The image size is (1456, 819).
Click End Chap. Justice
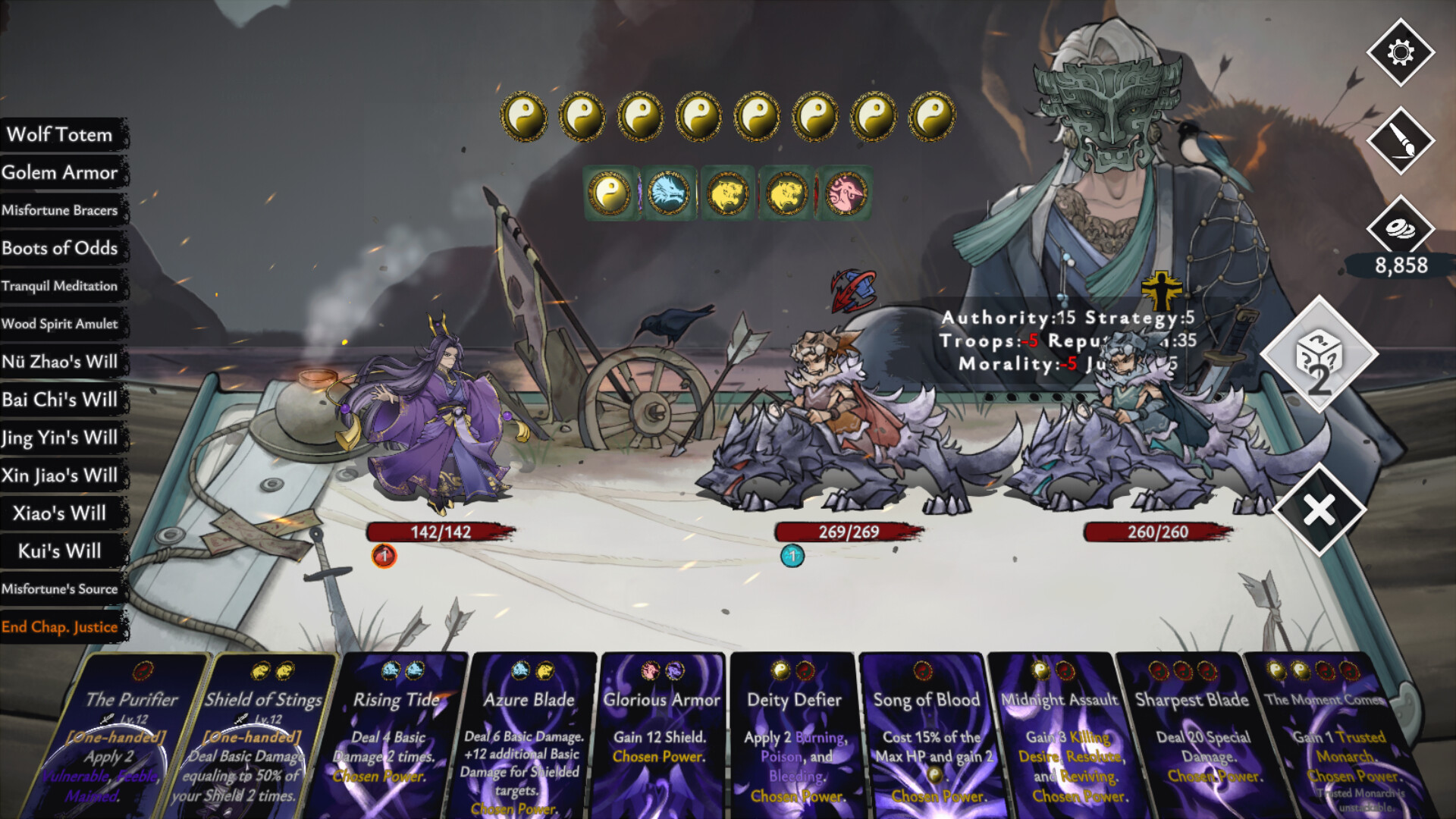[x=60, y=627]
